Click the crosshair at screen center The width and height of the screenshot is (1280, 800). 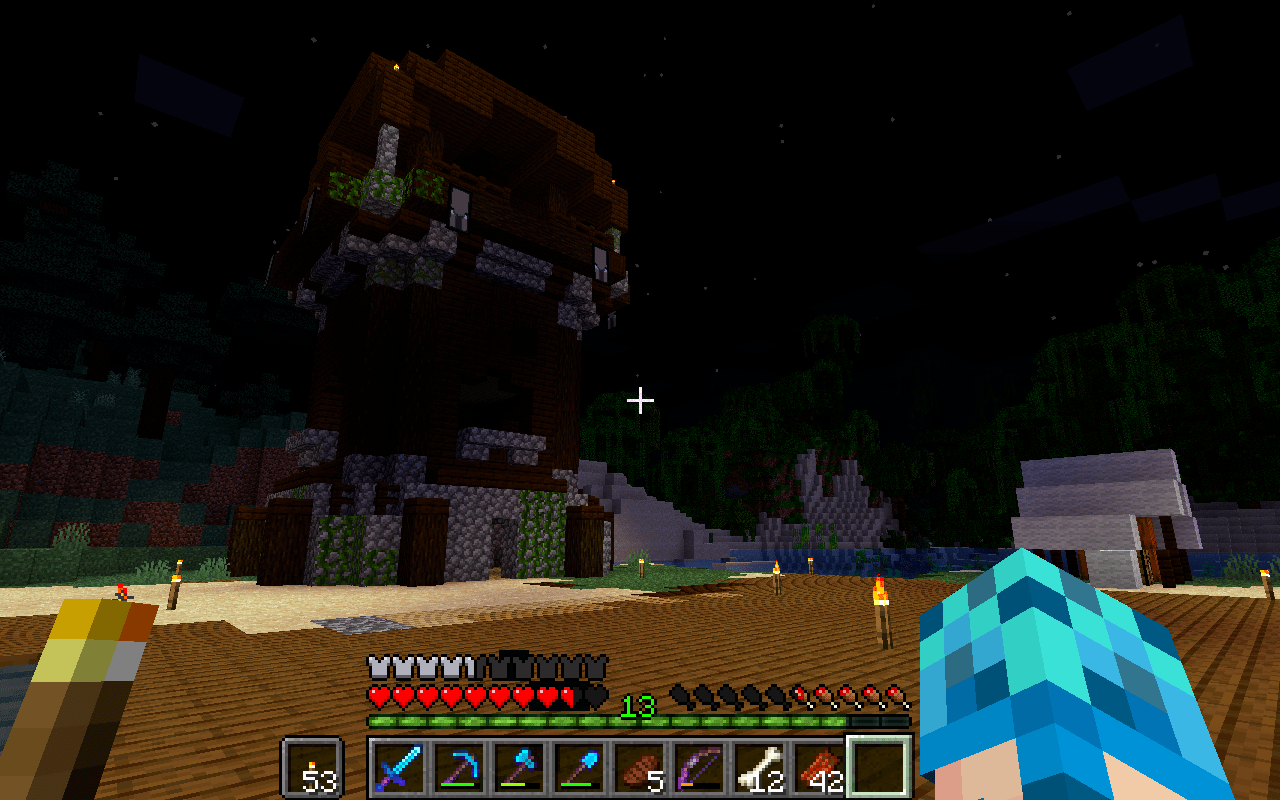point(638,398)
